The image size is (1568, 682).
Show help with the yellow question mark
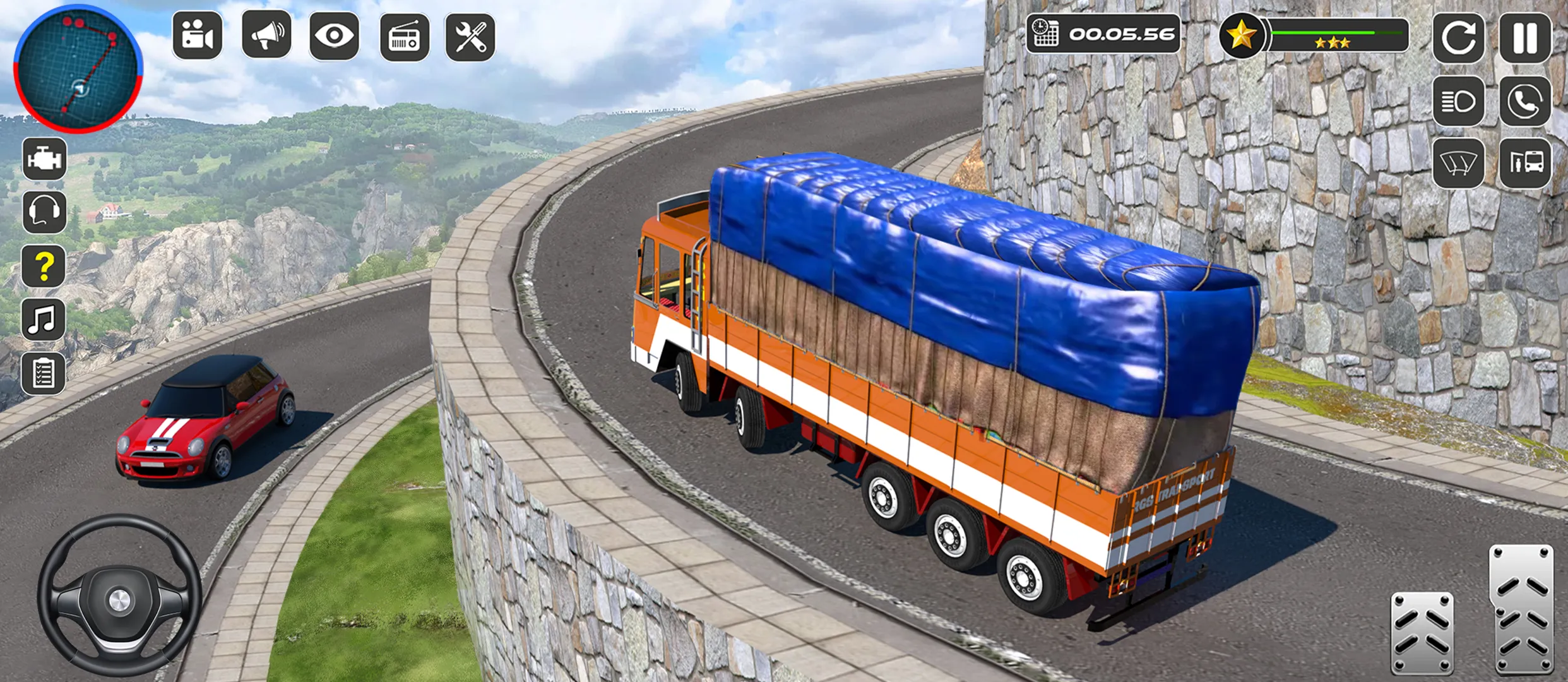44,266
